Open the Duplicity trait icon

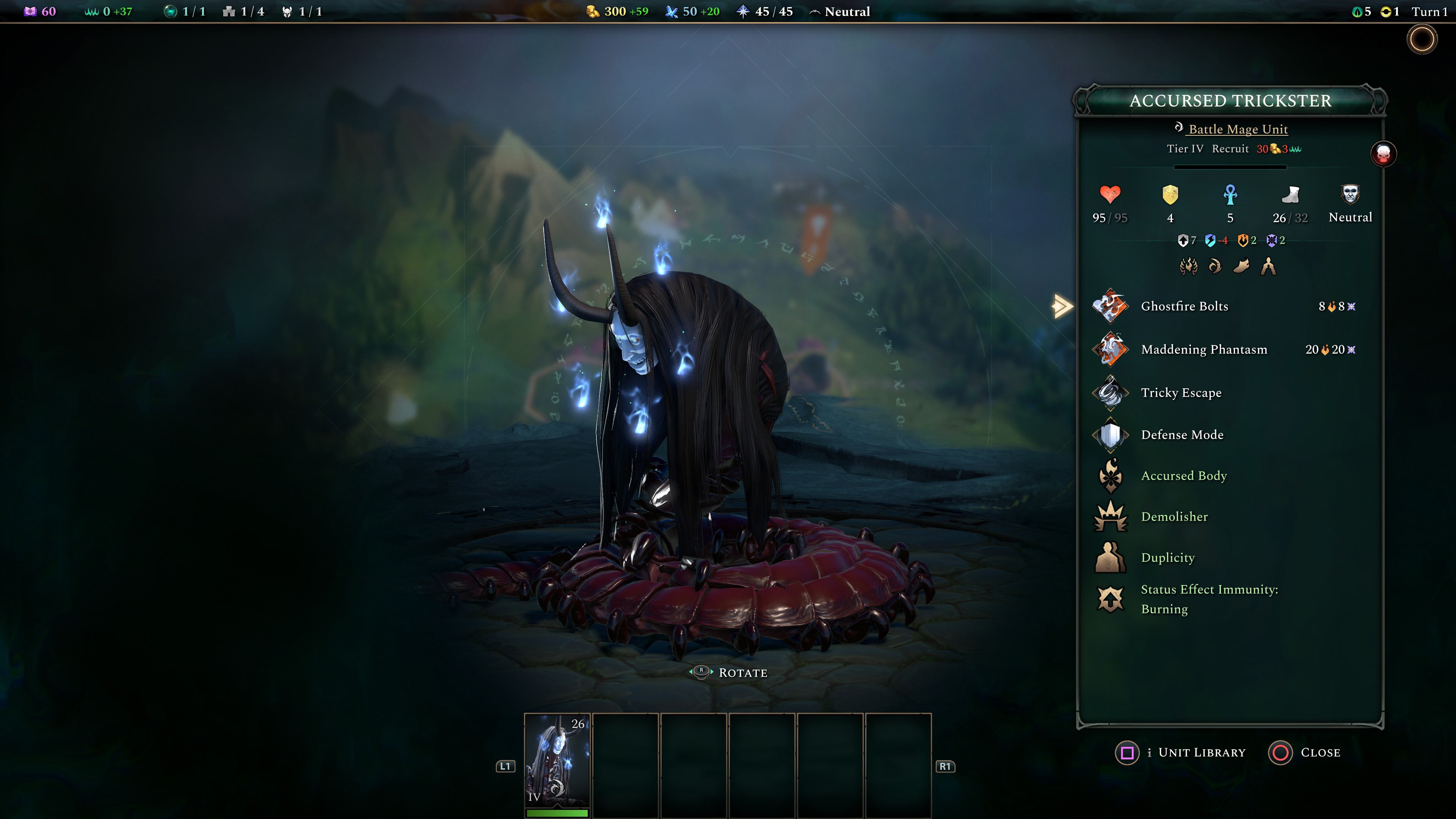1110,557
